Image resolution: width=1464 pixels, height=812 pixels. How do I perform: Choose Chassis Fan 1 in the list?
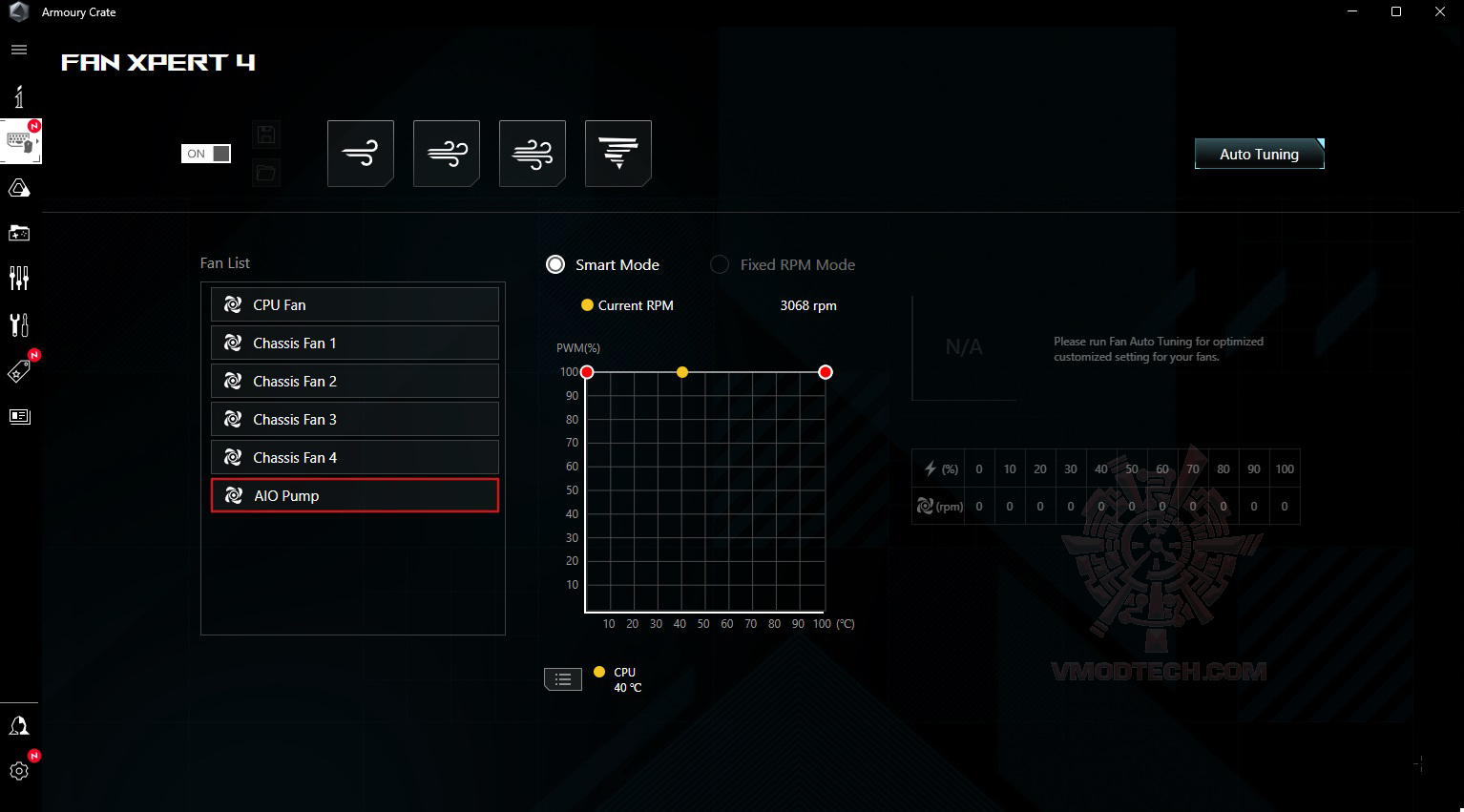[x=354, y=343]
